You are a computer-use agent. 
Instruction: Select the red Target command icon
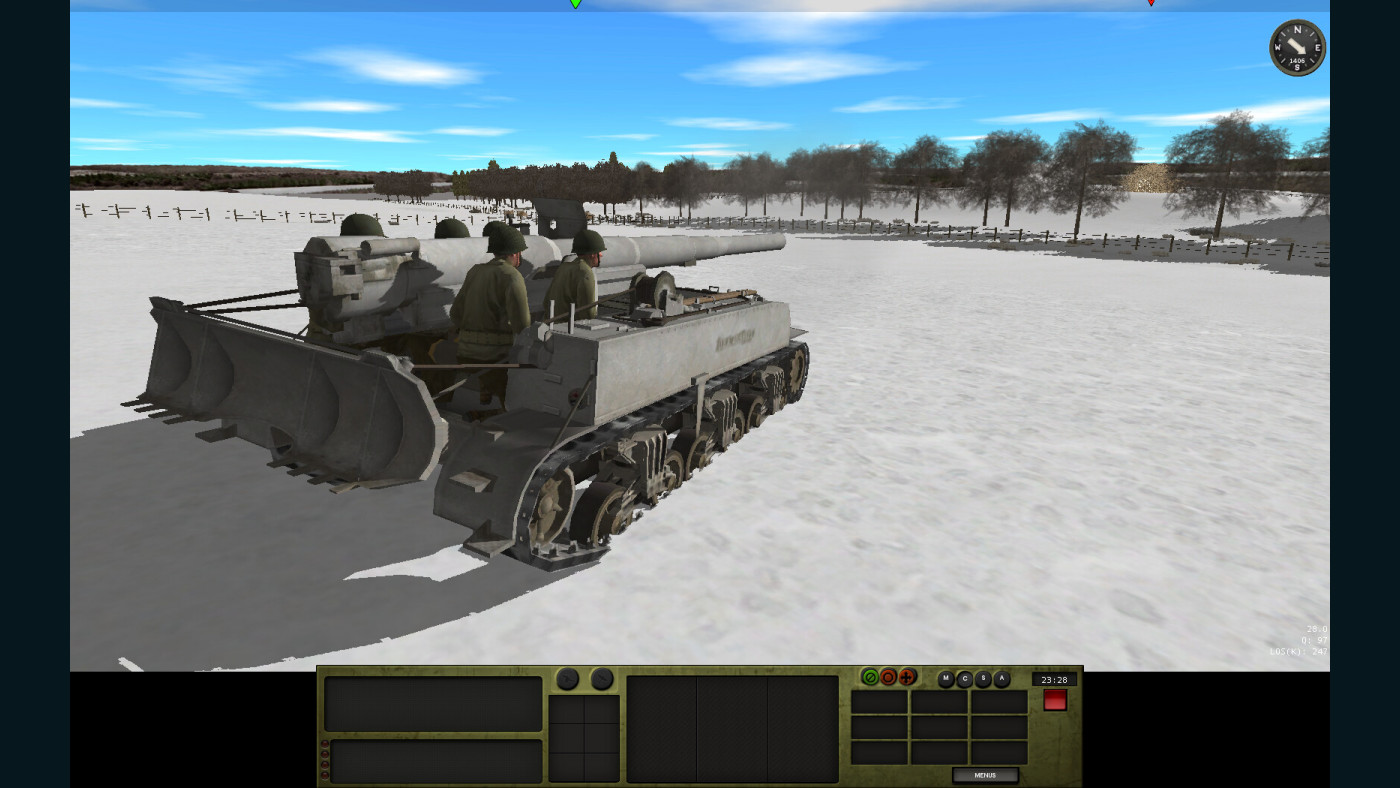point(887,678)
